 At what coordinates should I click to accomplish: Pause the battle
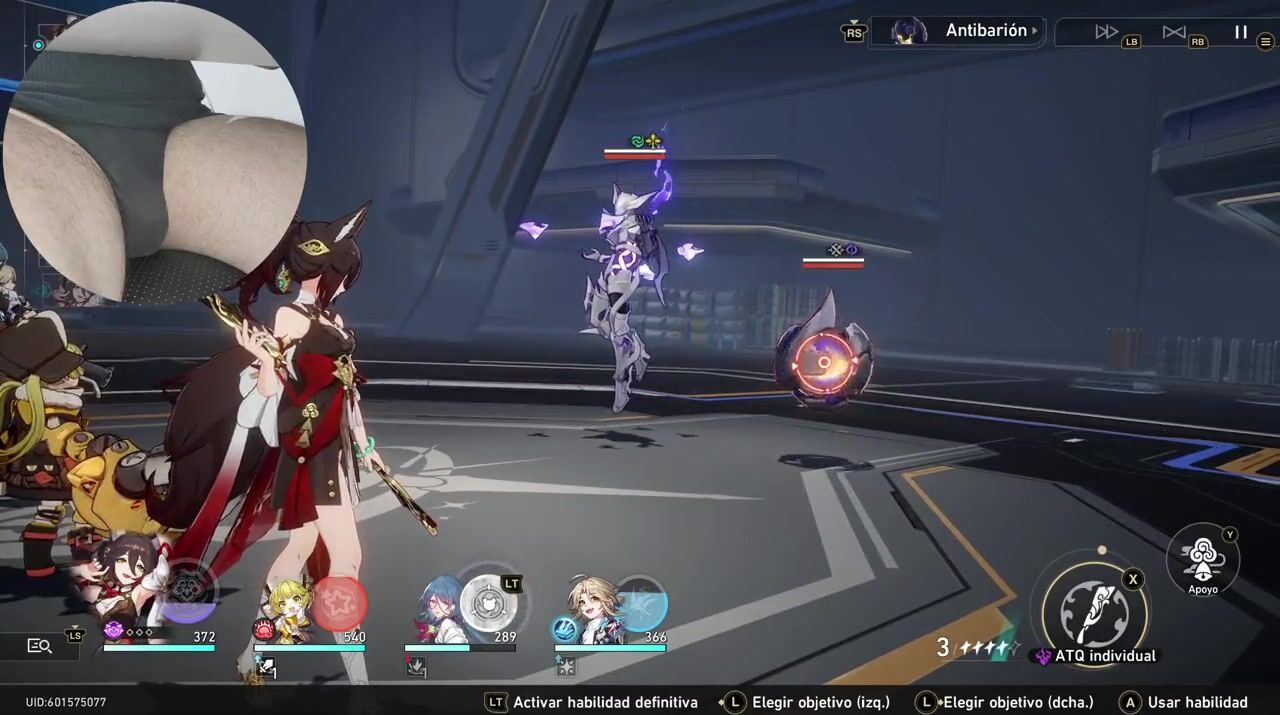(x=1240, y=32)
